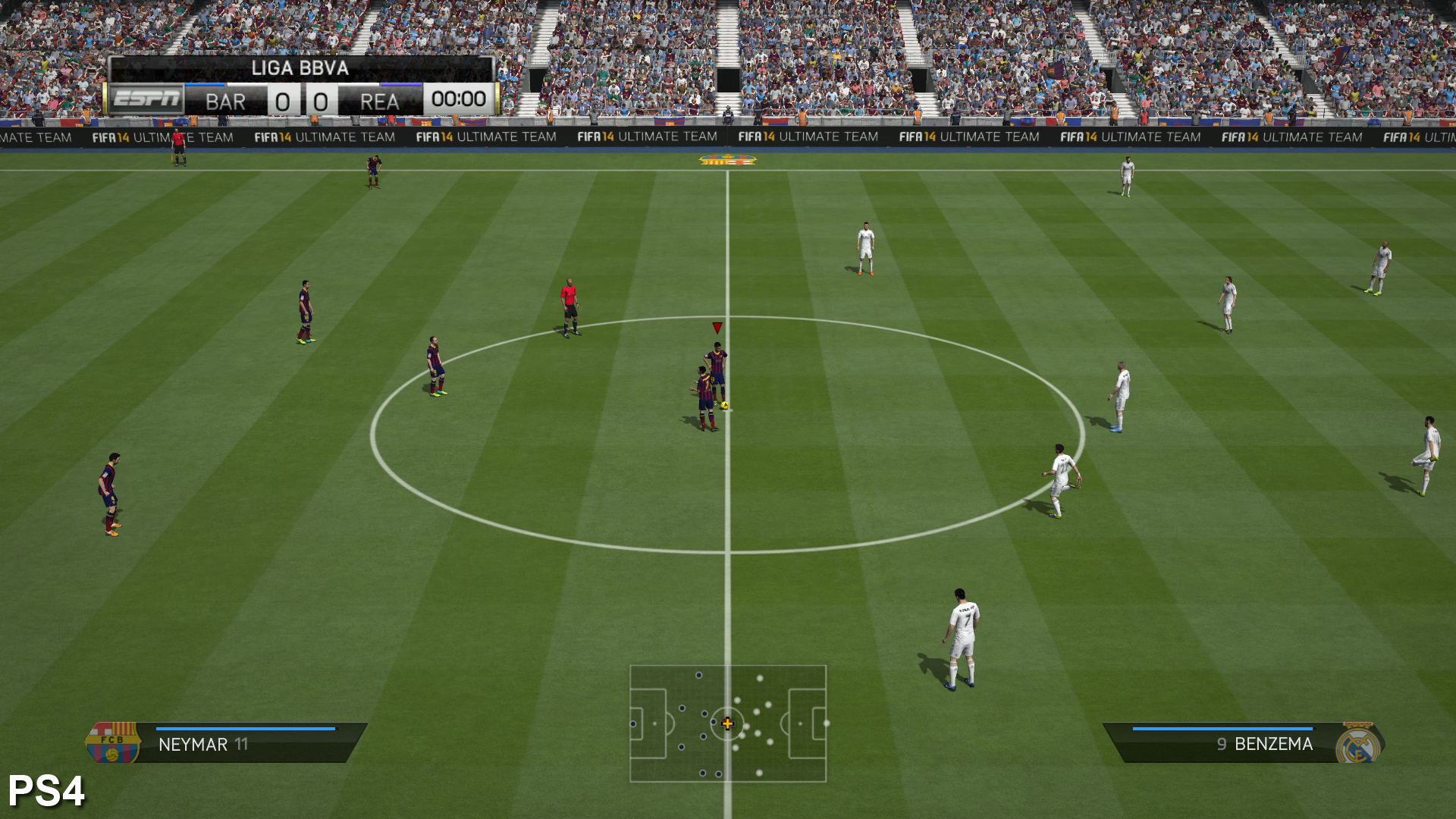Click the pitch radar minimap
This screenshot has width=1456, height=819.
728,723
